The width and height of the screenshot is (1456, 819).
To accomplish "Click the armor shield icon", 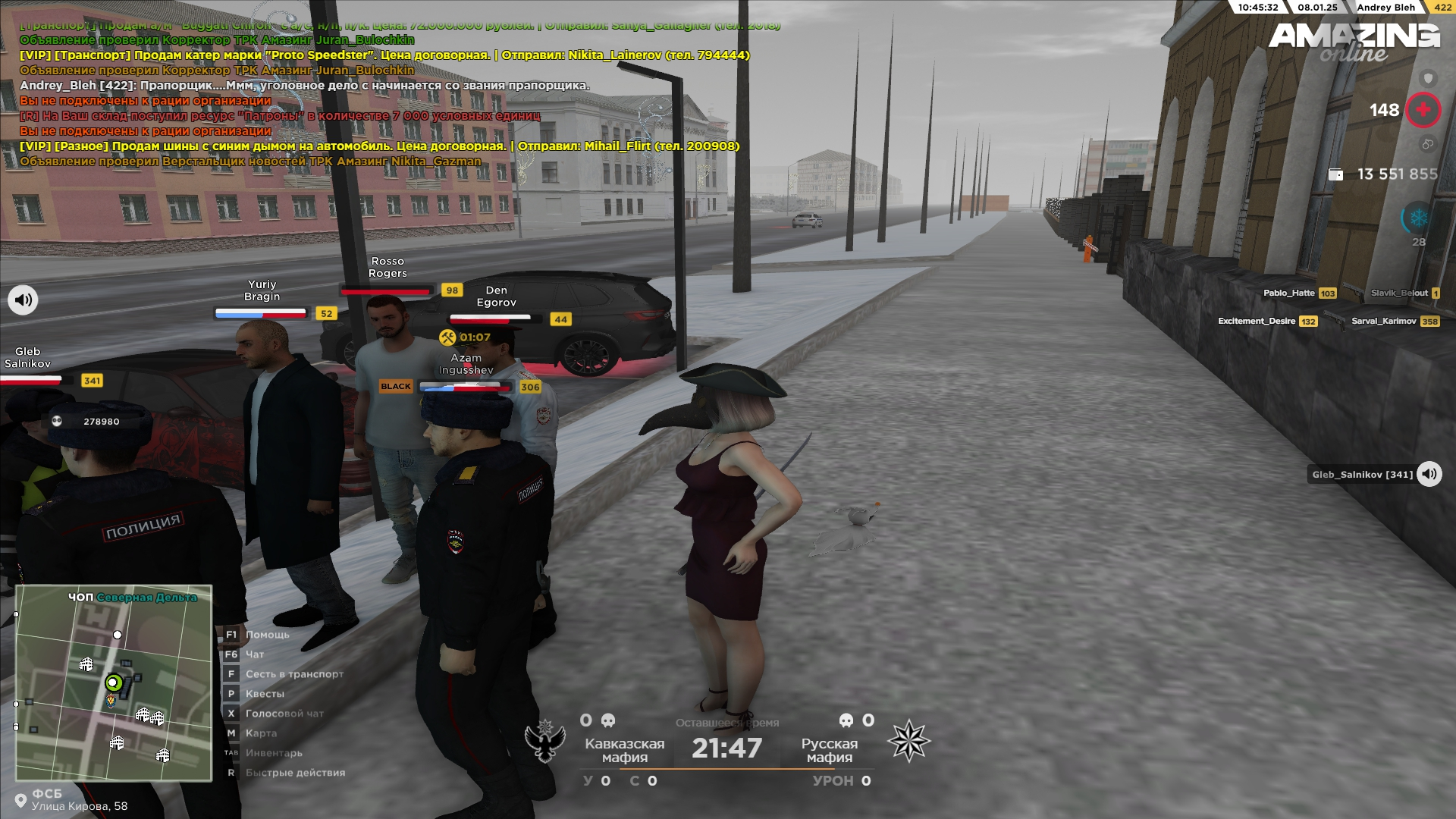I will pos(1428,78).
